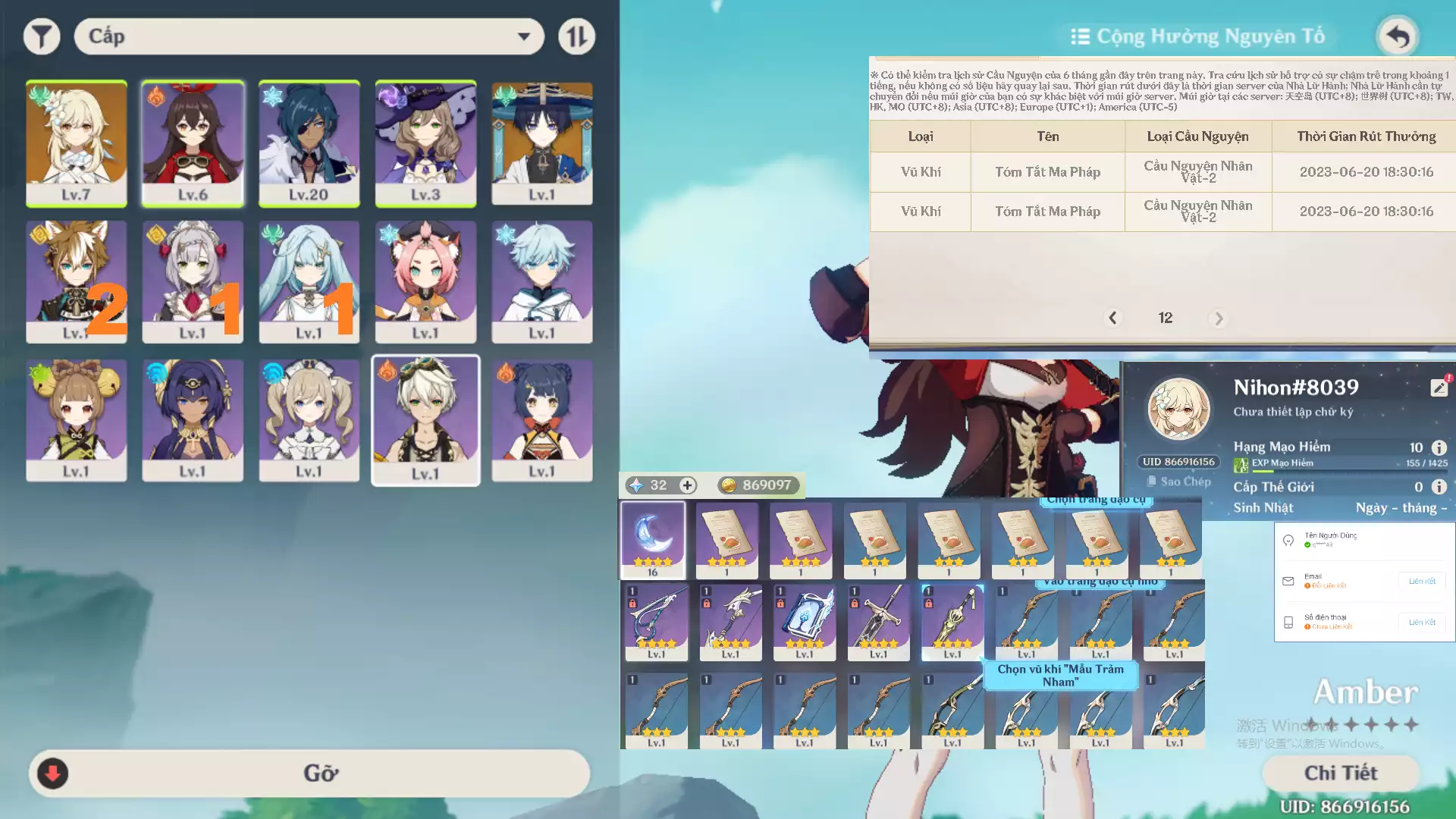
Task: Select the pink-haired Diona character card
Action: pos(425,281)
